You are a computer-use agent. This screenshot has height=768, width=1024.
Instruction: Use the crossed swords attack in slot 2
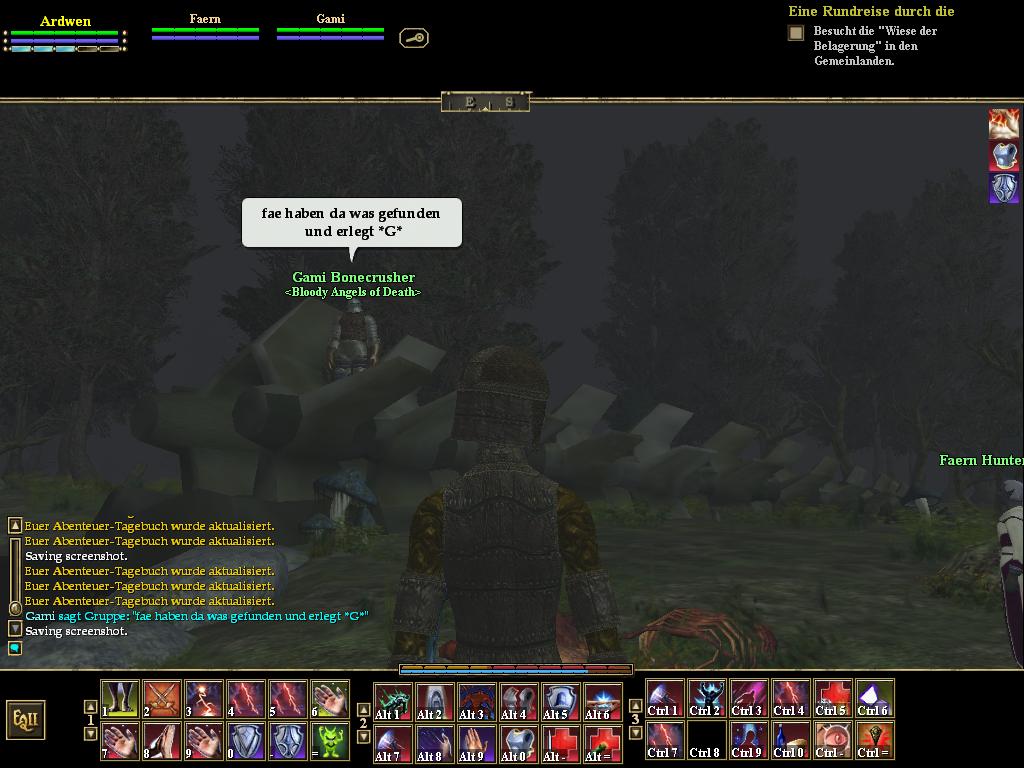[162, 699]
